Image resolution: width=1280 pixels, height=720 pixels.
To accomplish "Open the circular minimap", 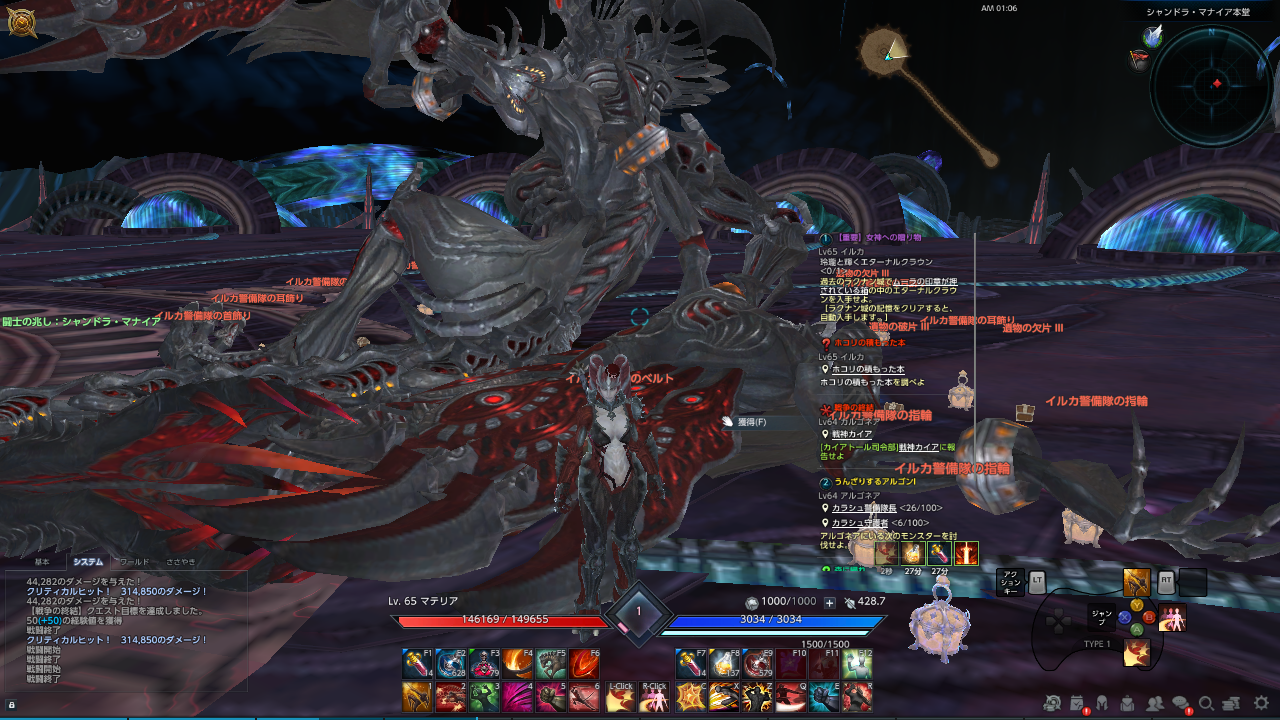I will pyautogui.click(x=1214, y=84).
